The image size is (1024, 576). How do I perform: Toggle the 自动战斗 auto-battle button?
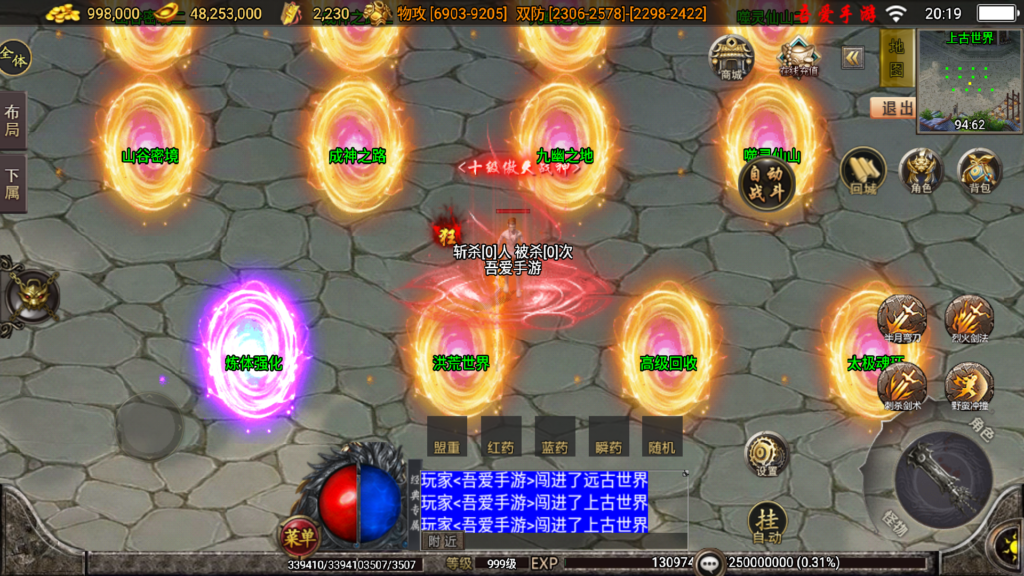coord(767,184)
